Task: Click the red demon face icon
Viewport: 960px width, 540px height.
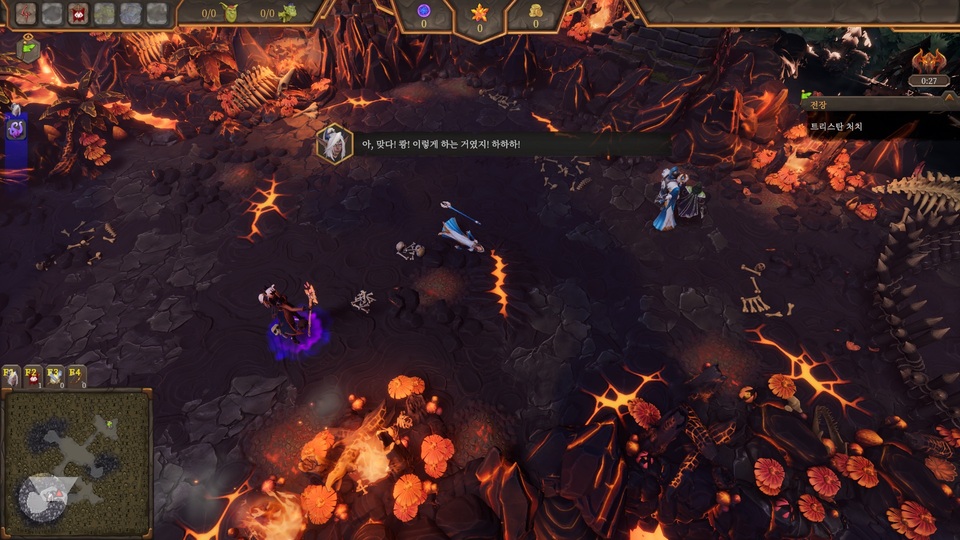Action: 78,13
